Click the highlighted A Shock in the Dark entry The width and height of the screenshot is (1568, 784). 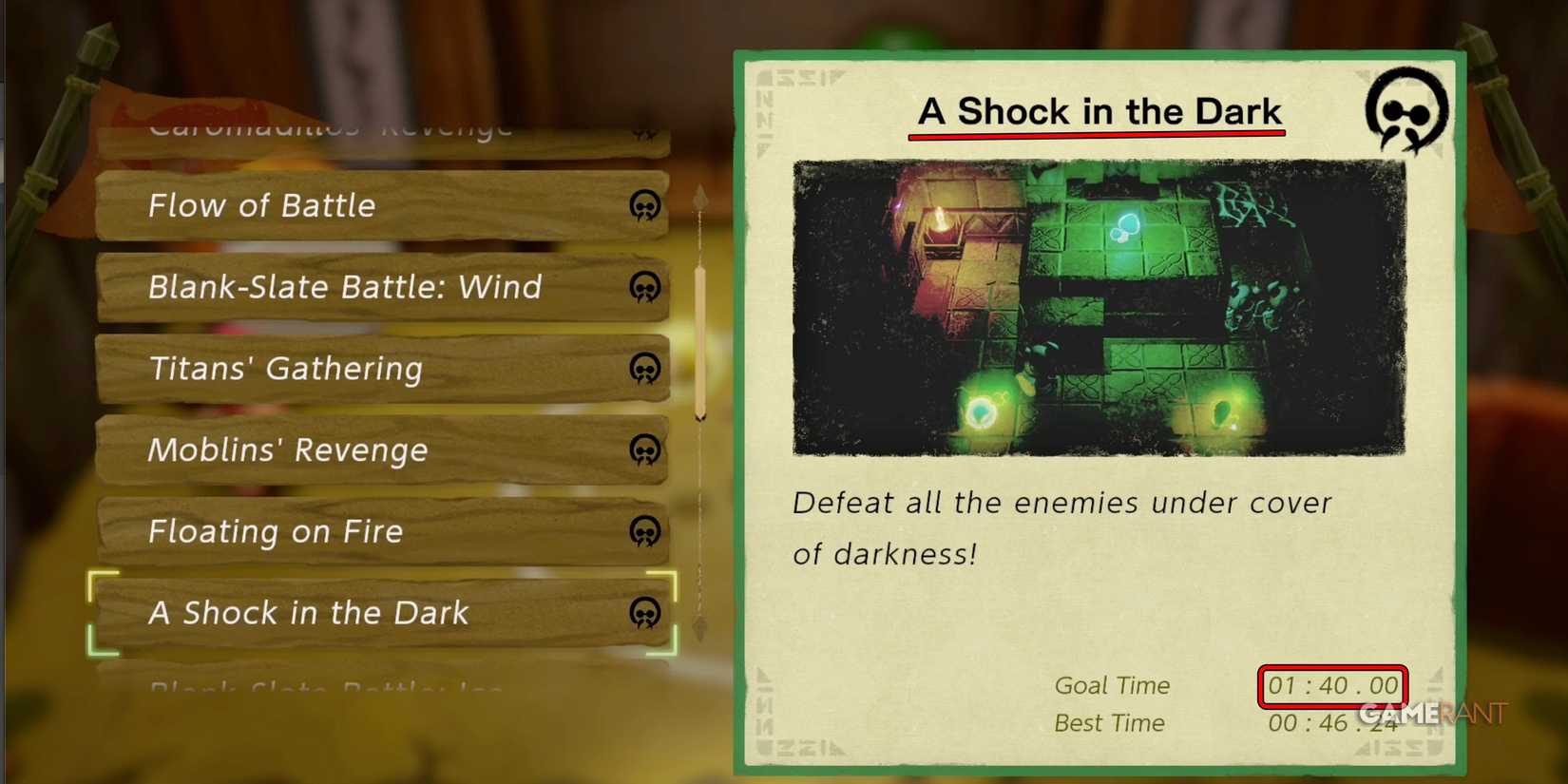point(333,614)
